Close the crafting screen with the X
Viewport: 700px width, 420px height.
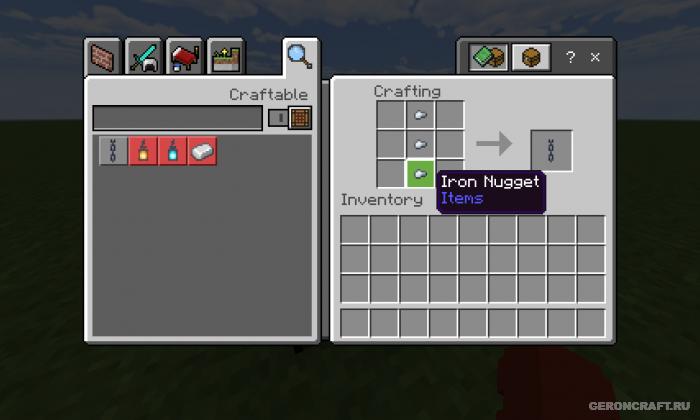point(595,58)
